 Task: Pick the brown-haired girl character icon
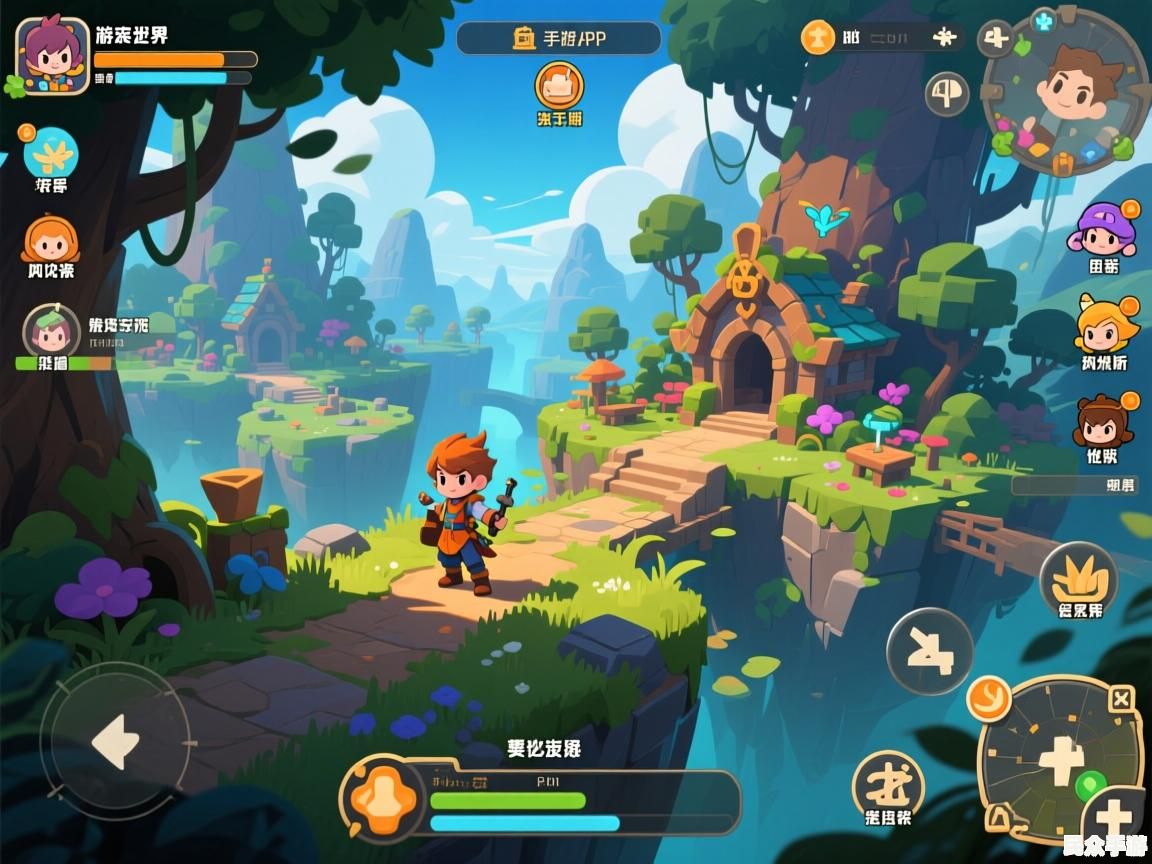click(x=1102, y=421)
